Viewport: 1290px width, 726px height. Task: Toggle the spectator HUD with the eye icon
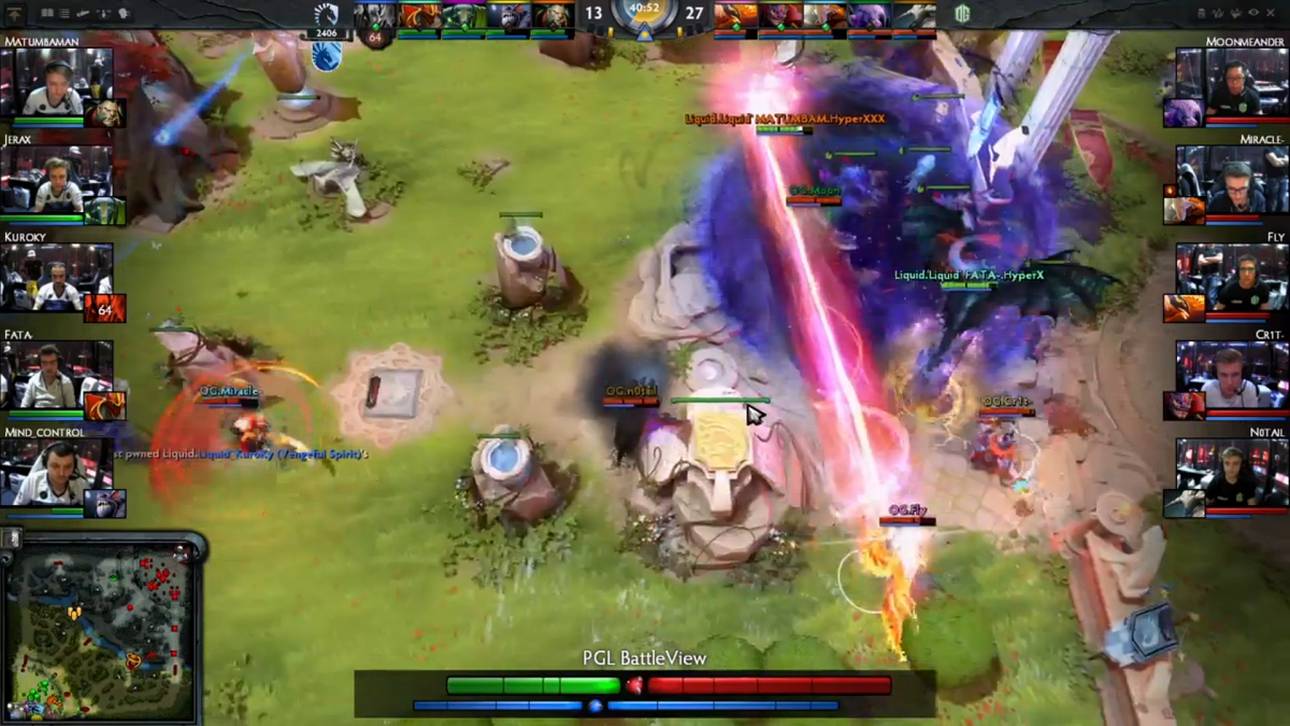point(1254,11)
